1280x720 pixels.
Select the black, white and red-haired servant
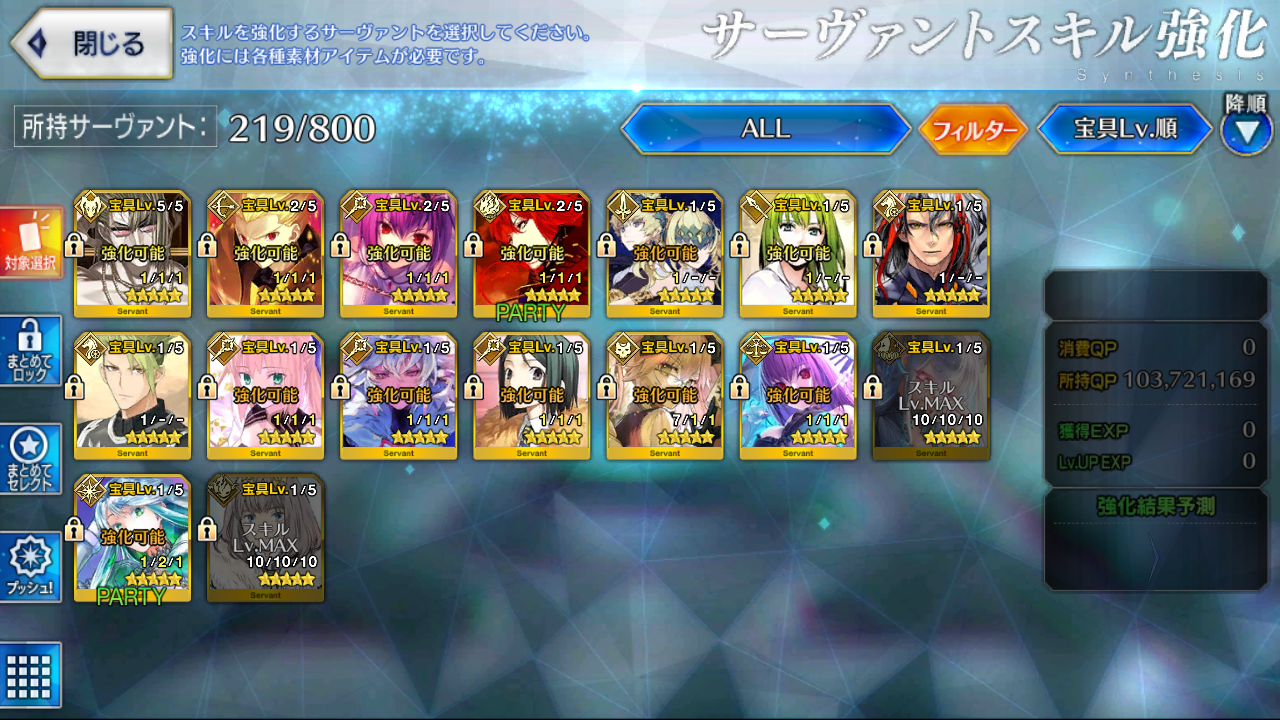click(930, 254)
